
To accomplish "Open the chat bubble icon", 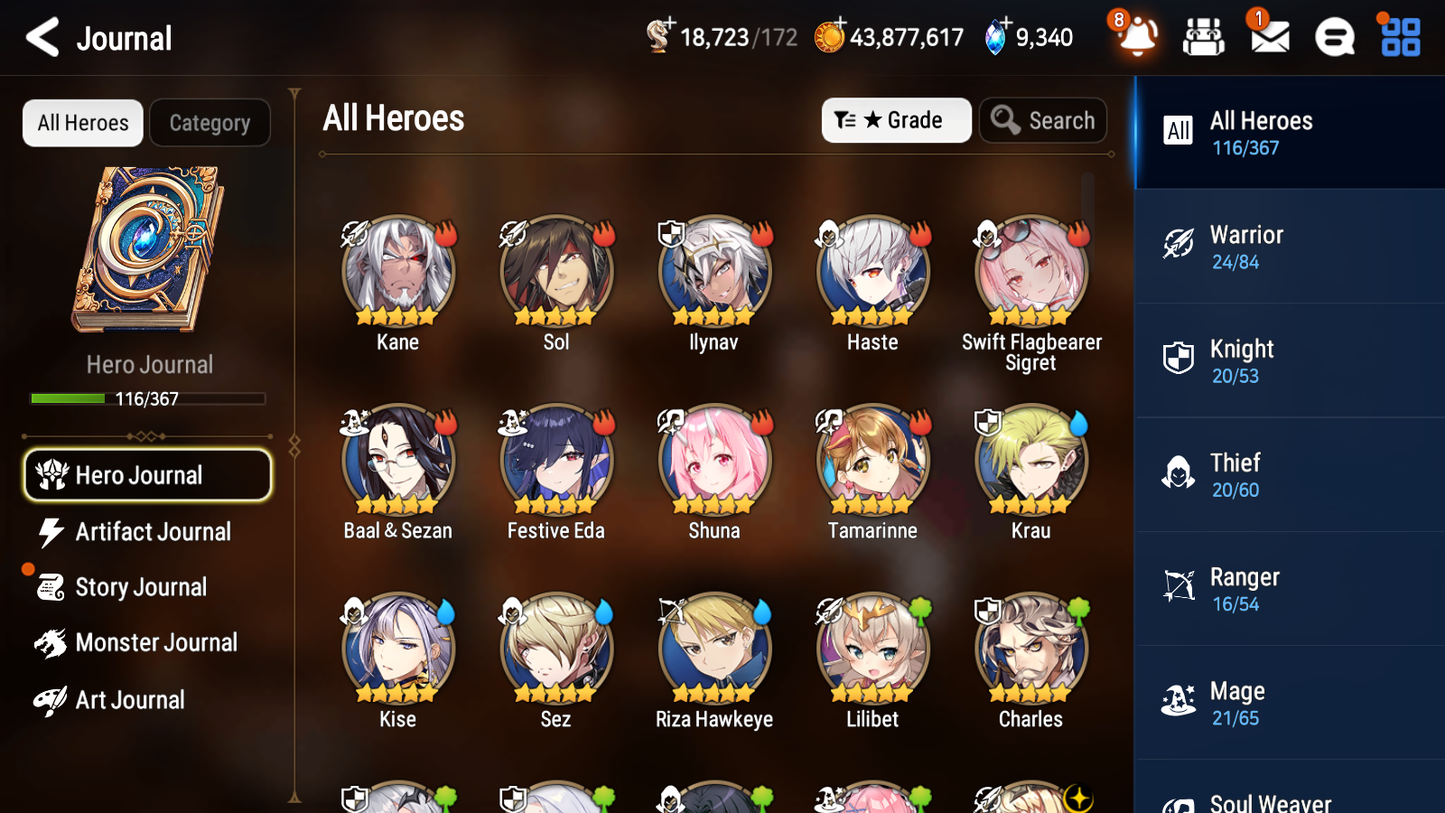I will tap(1333, 37).
